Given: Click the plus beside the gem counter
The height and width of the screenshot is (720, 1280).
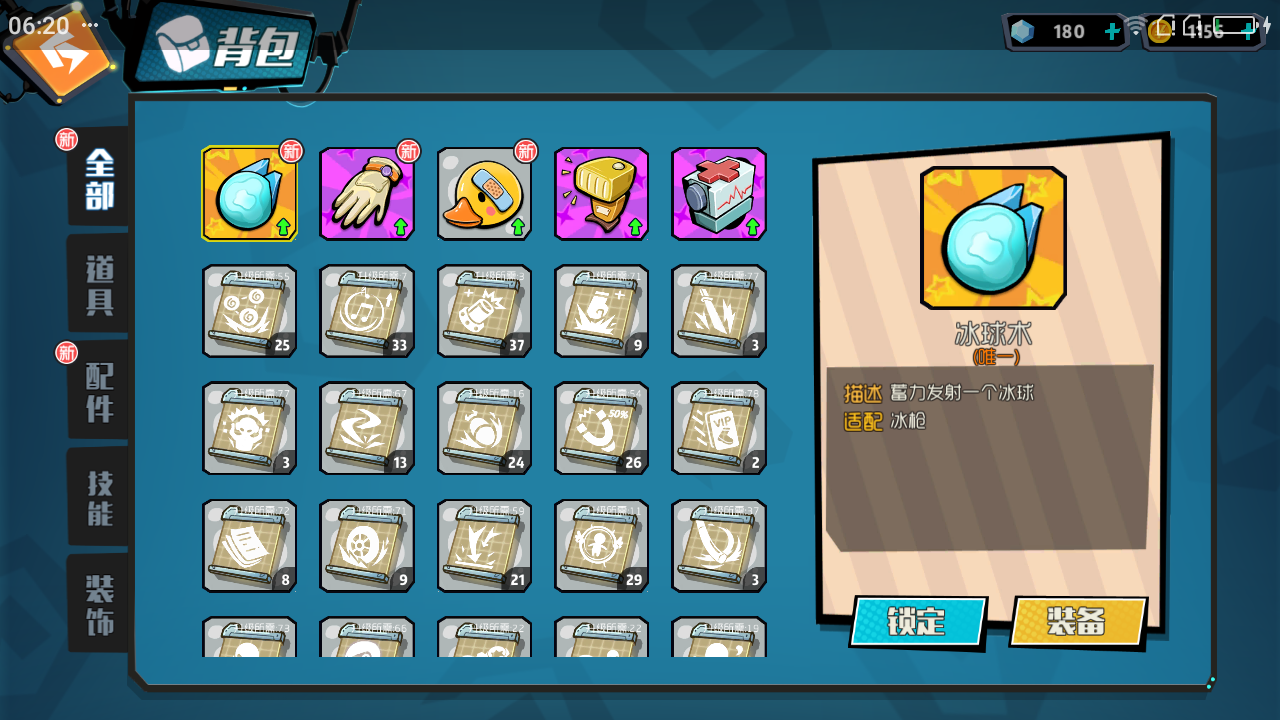Looking at the screenshot, I should click(x=1111, y=31).
